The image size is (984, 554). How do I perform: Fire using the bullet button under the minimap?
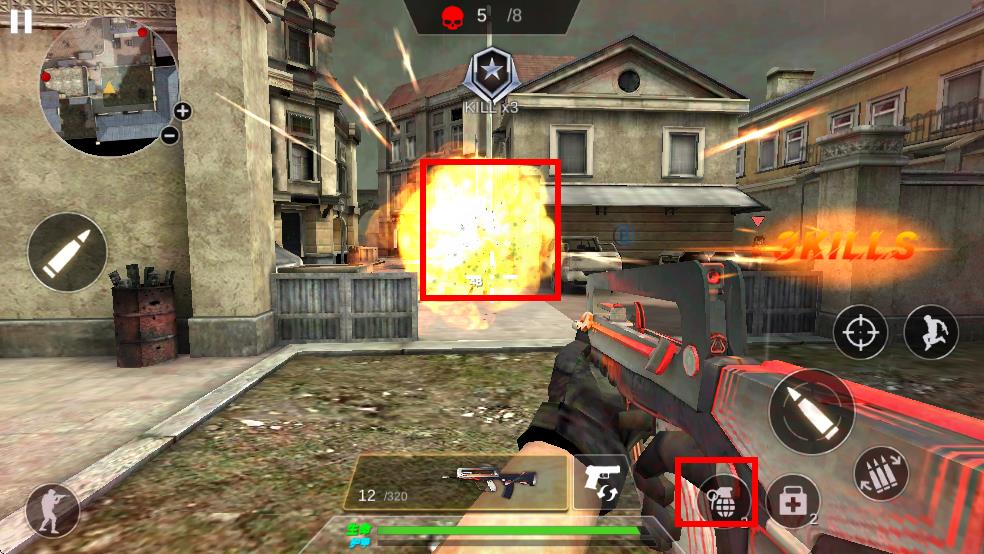[x=67, y=252]
